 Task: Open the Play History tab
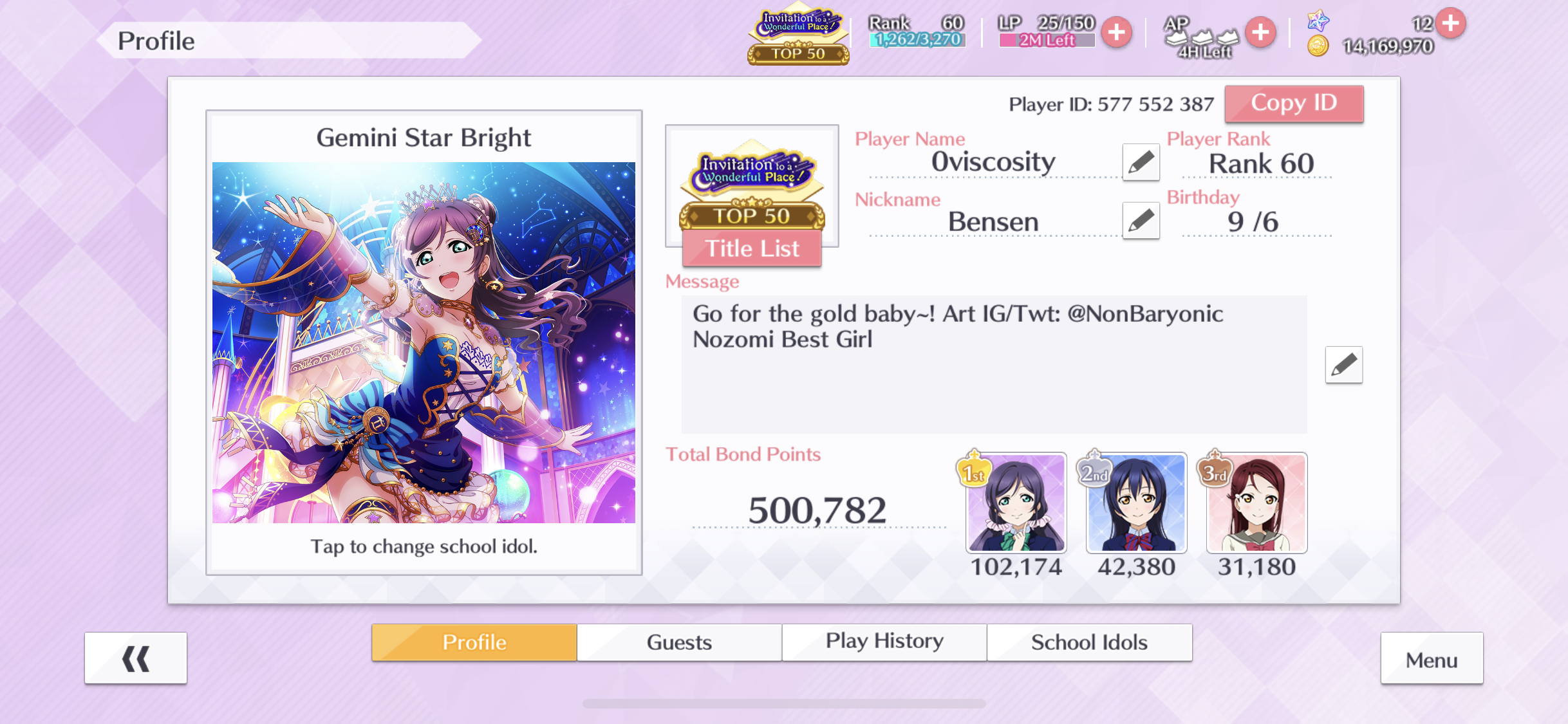click(884, 642)
